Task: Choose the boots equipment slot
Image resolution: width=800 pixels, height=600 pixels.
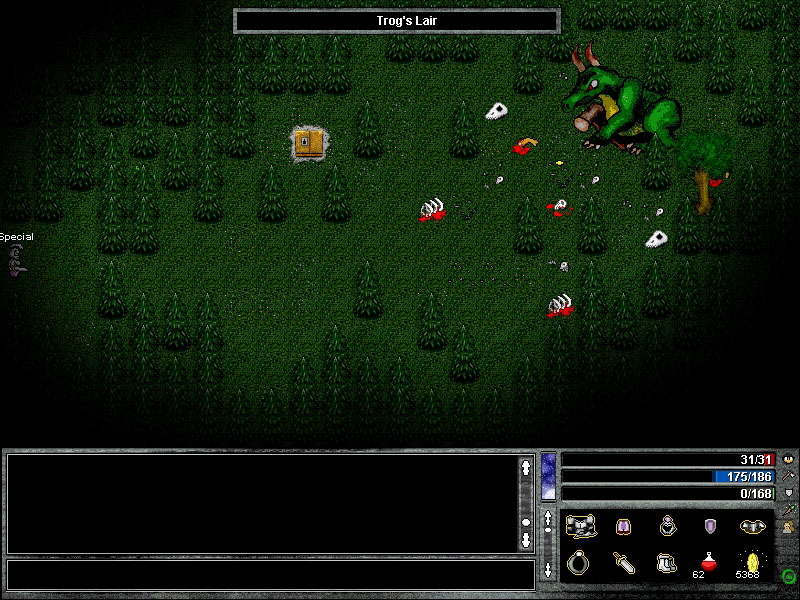Action: (x=667, y=562)
